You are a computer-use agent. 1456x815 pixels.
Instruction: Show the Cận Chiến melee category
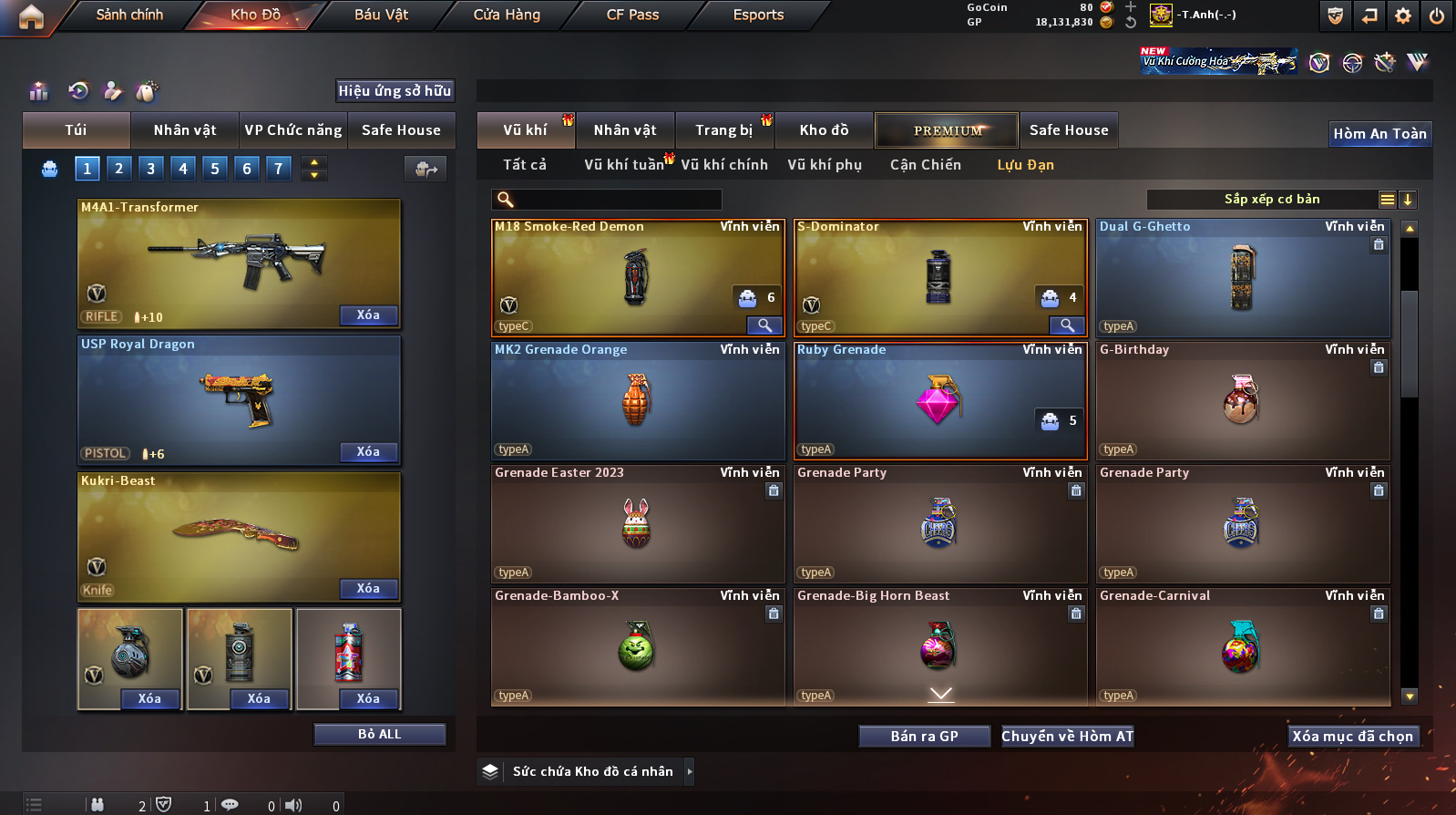pos(925,165)
